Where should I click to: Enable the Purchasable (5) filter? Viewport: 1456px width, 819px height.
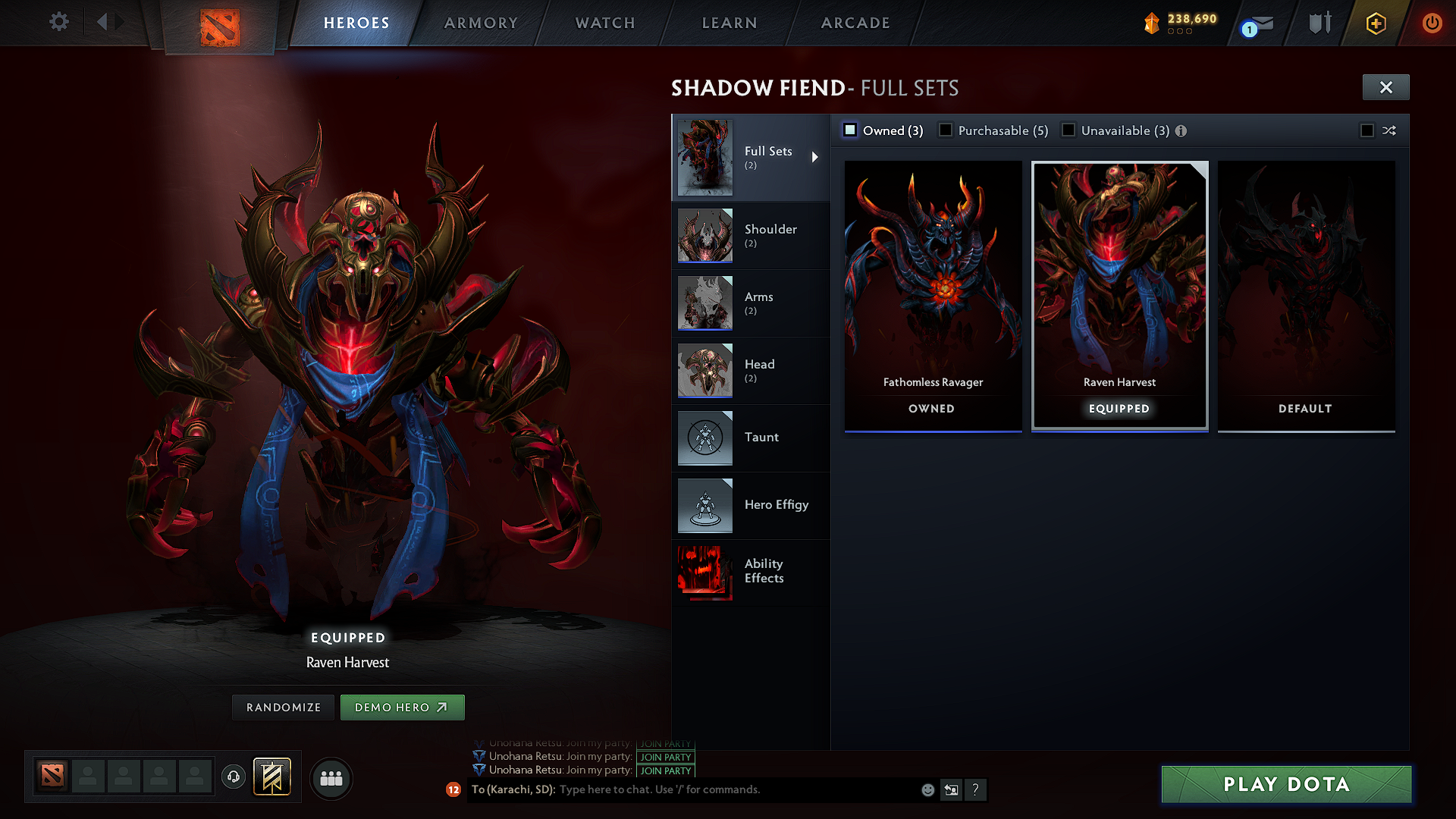click(945, 130)
